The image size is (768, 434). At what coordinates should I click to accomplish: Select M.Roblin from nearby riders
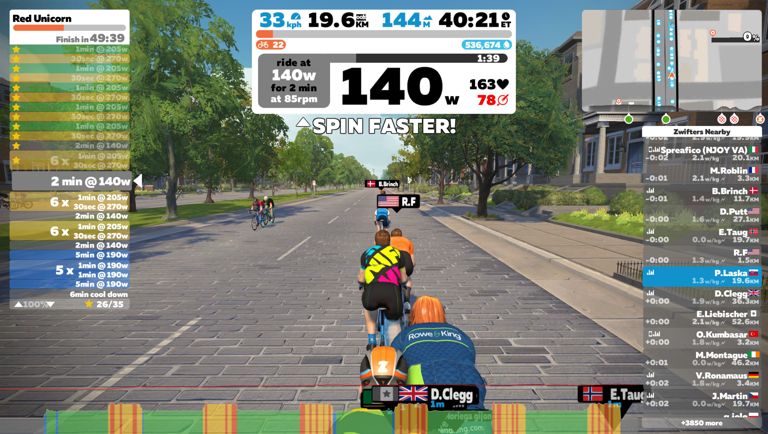702,175
